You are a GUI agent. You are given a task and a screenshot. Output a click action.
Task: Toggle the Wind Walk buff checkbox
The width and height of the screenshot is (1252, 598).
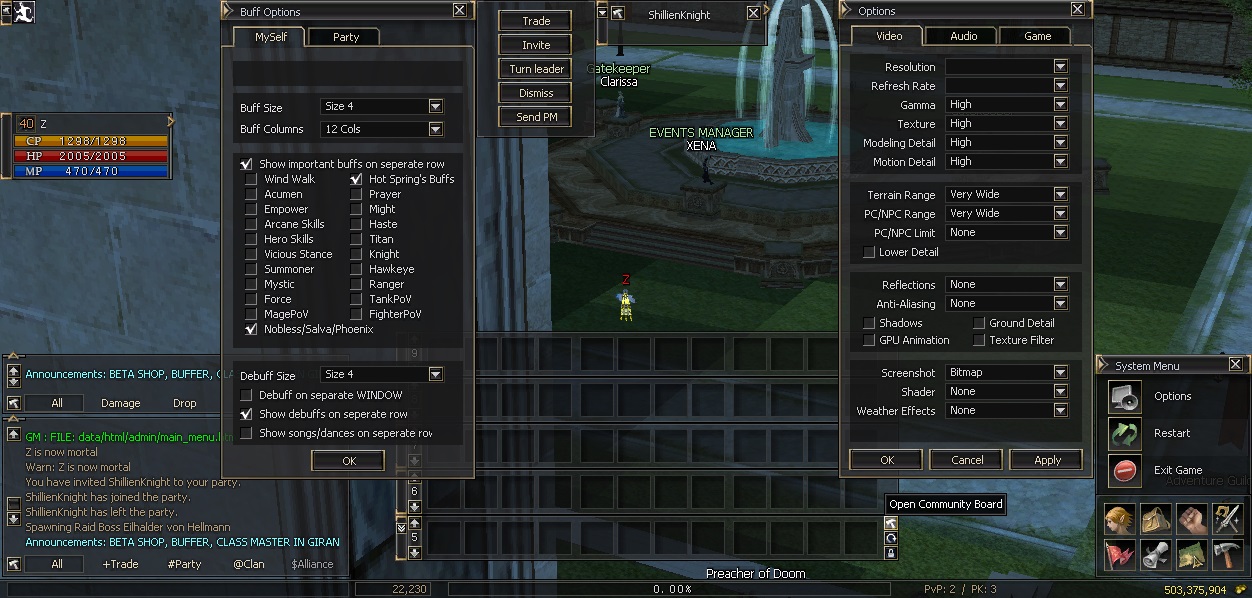(x=251, y=179)
